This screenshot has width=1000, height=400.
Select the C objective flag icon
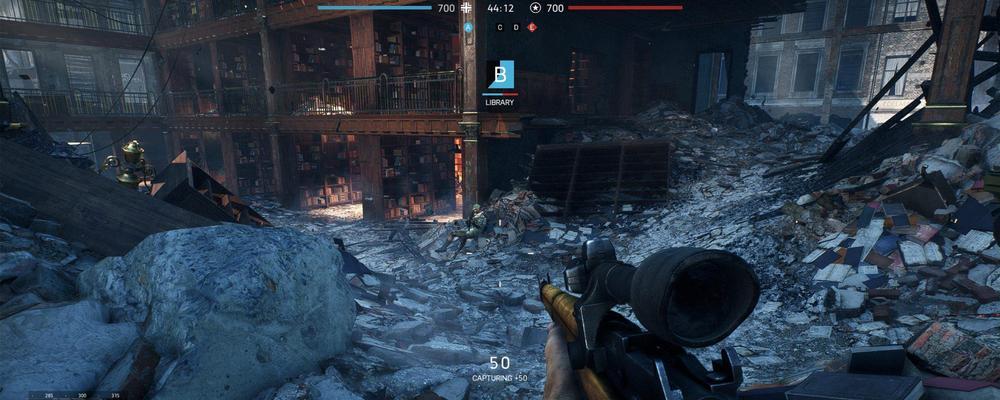click(500, 27)
